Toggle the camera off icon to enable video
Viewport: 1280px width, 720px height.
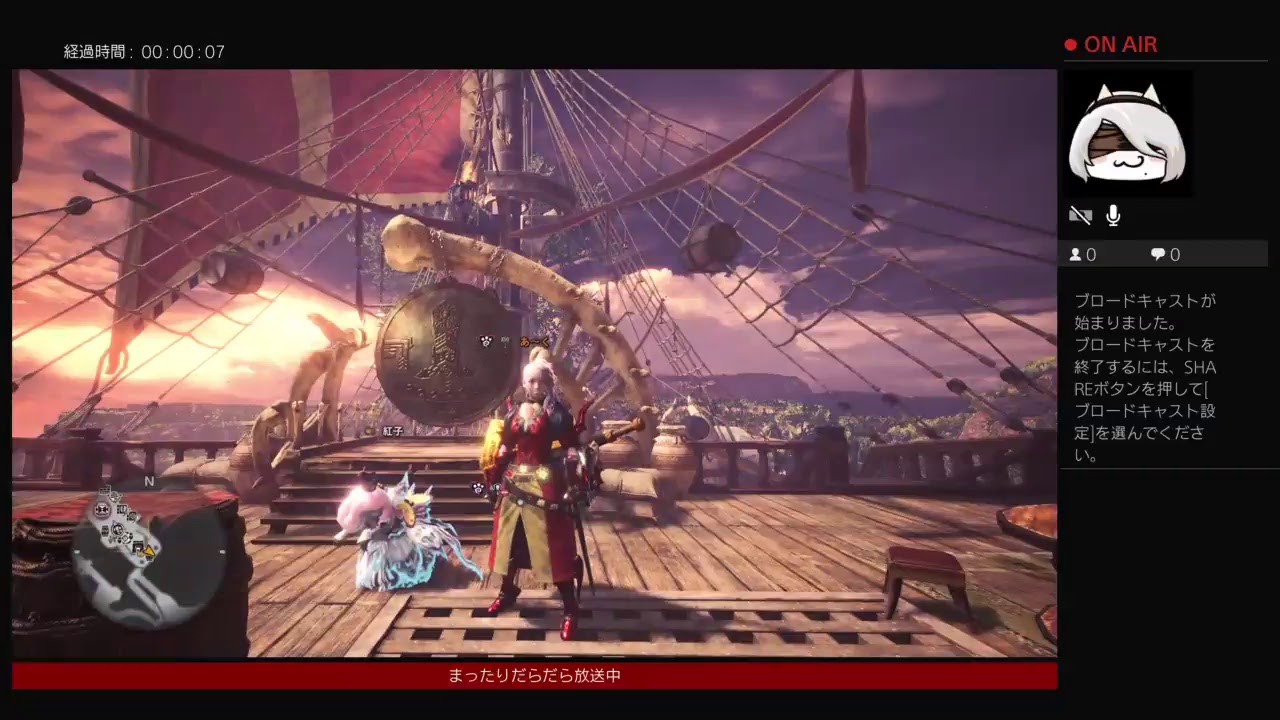[x=1079, y=214]
